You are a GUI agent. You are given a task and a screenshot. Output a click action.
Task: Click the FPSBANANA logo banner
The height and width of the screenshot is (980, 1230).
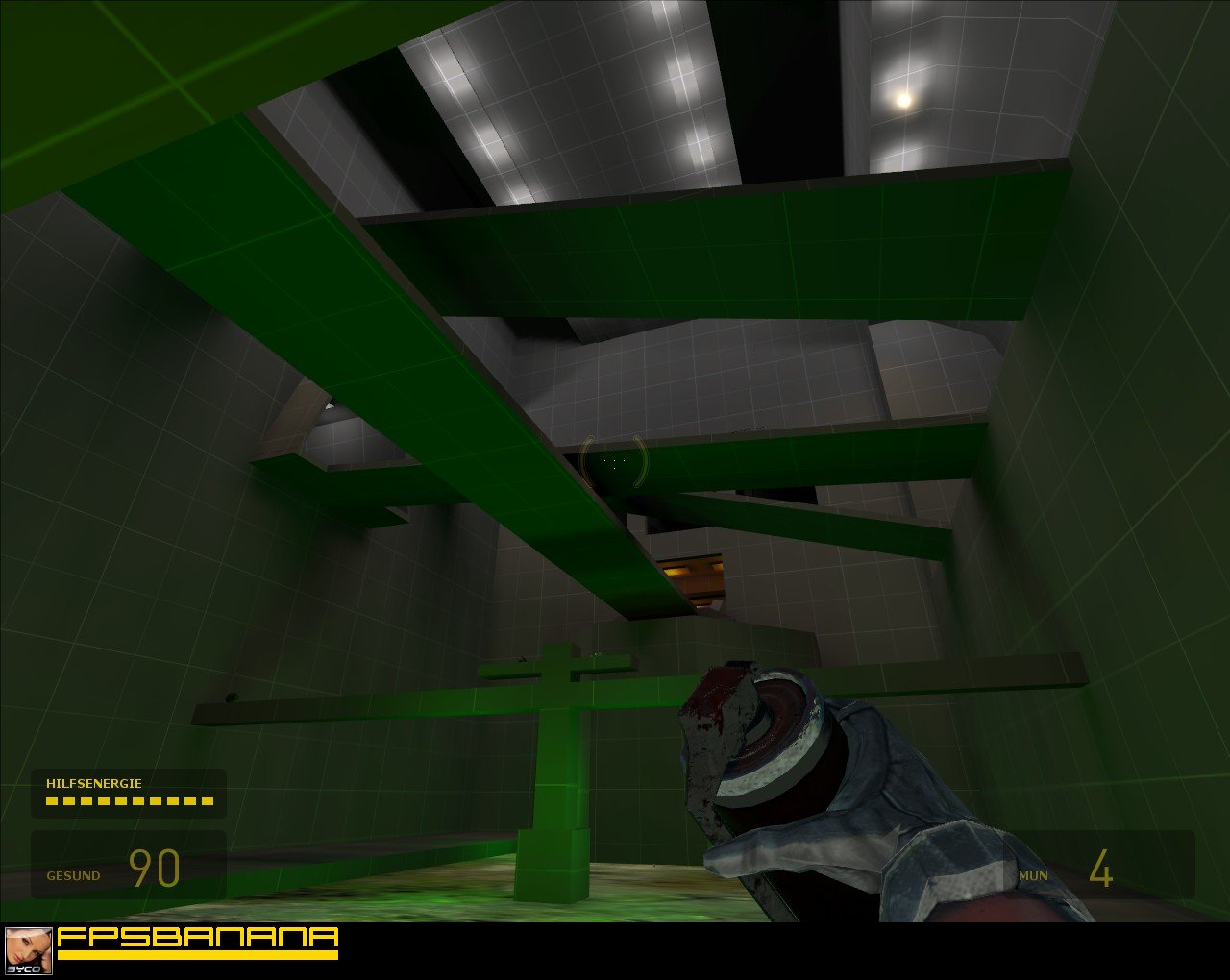pyautogui.click(x=197, y=937)
